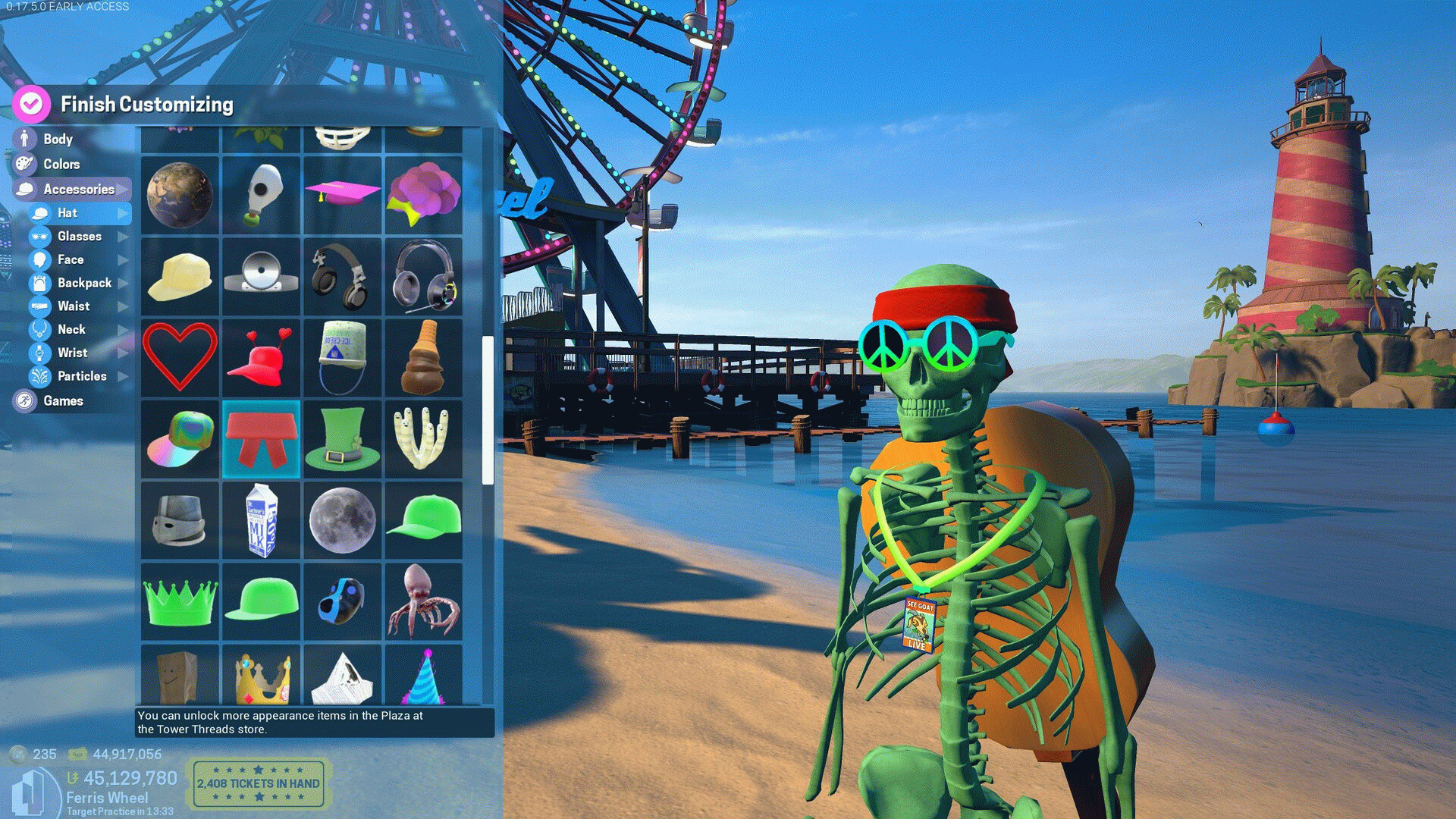Select the pink graduation cap

pos(342,195)
